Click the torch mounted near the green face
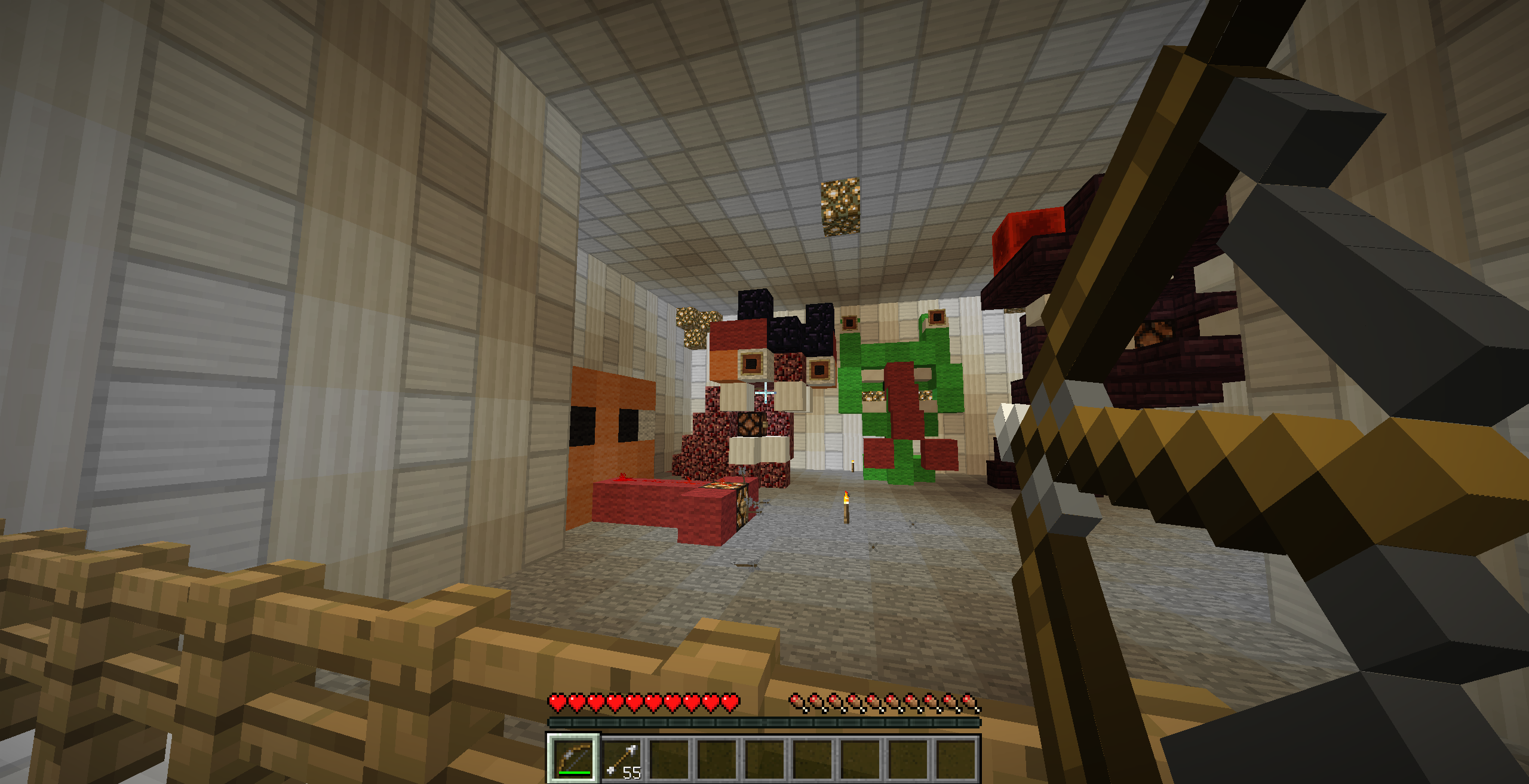The image size is (1529, 784). click(853, 467)
